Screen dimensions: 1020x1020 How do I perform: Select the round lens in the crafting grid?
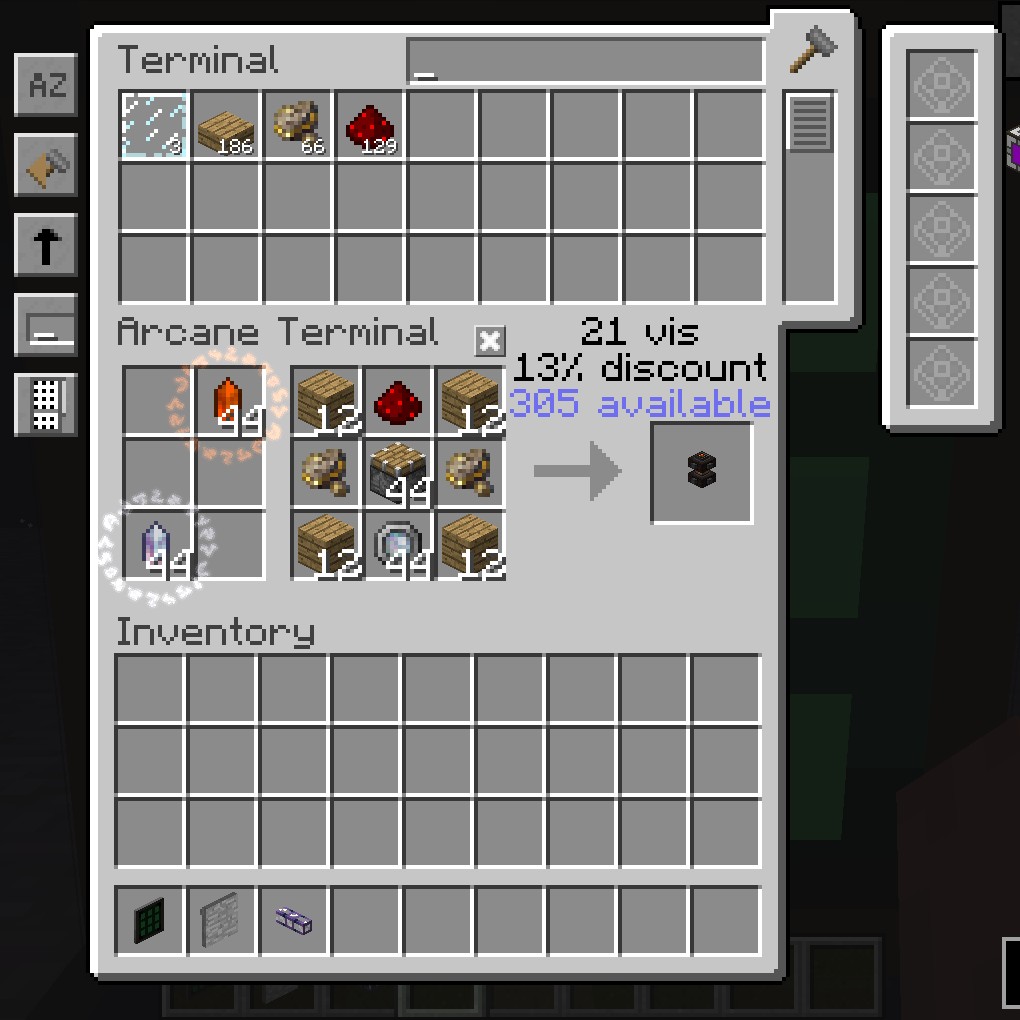point(398,546)
